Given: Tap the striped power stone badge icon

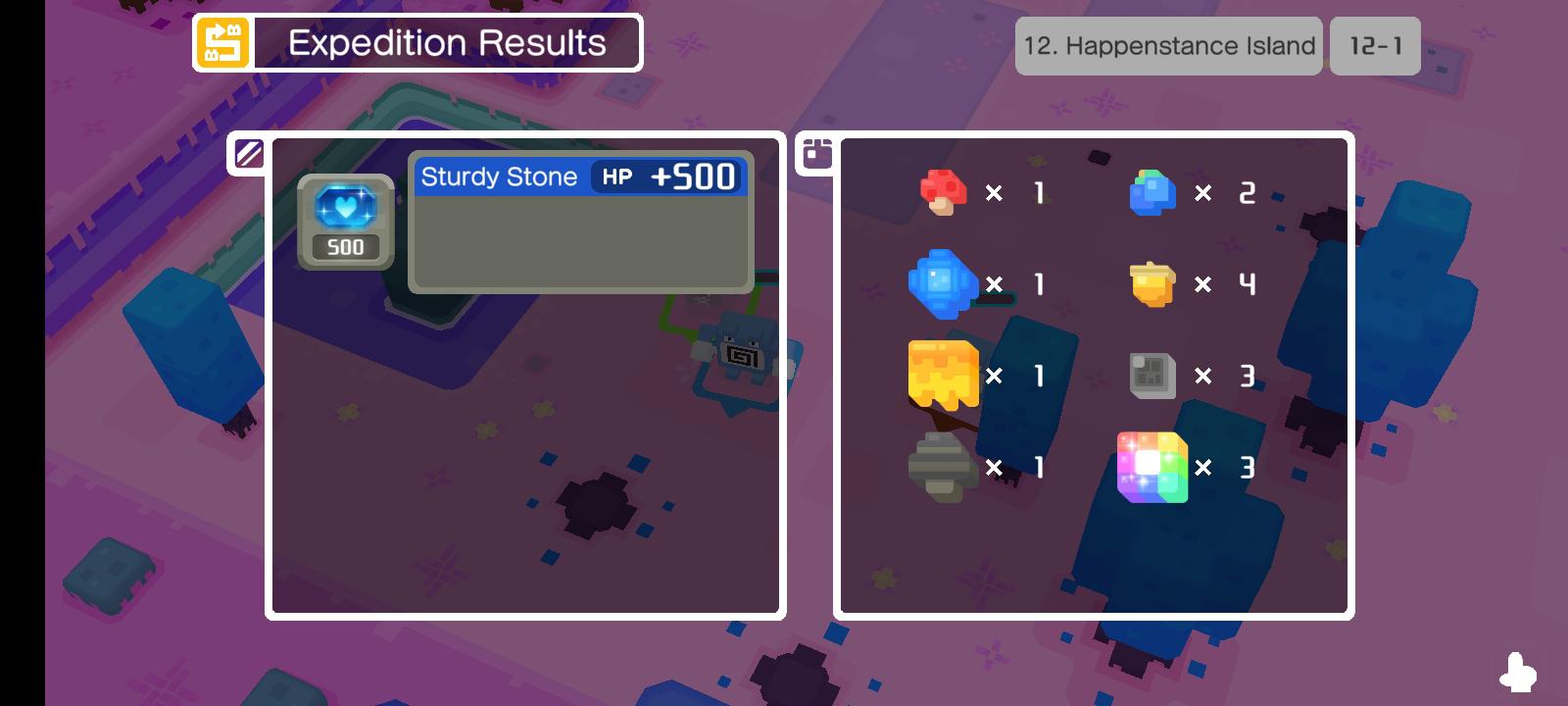Looking at the screenshot, I should tap(251, 154).
